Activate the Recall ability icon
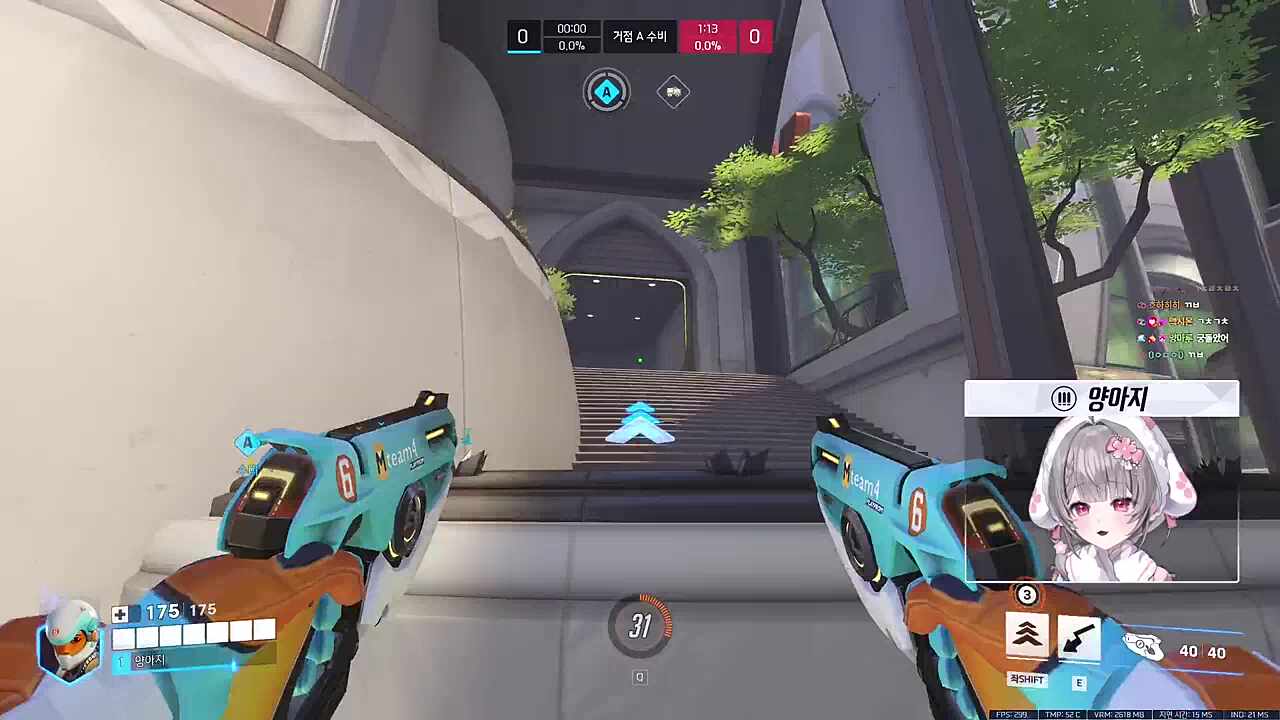Screen dimensions: 1280x720 pos(1078,639)
